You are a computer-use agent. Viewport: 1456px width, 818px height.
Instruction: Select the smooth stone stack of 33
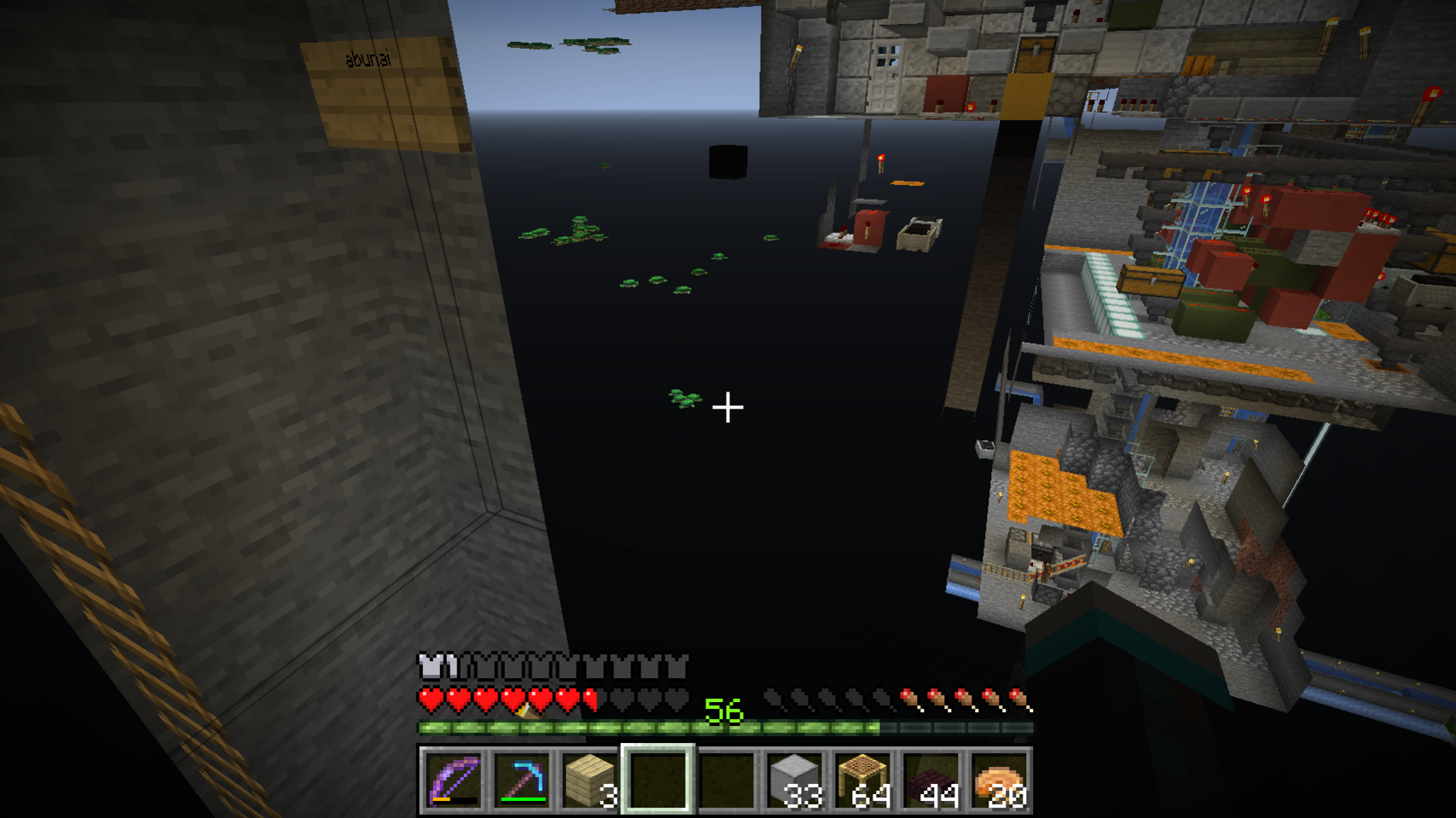794,780
